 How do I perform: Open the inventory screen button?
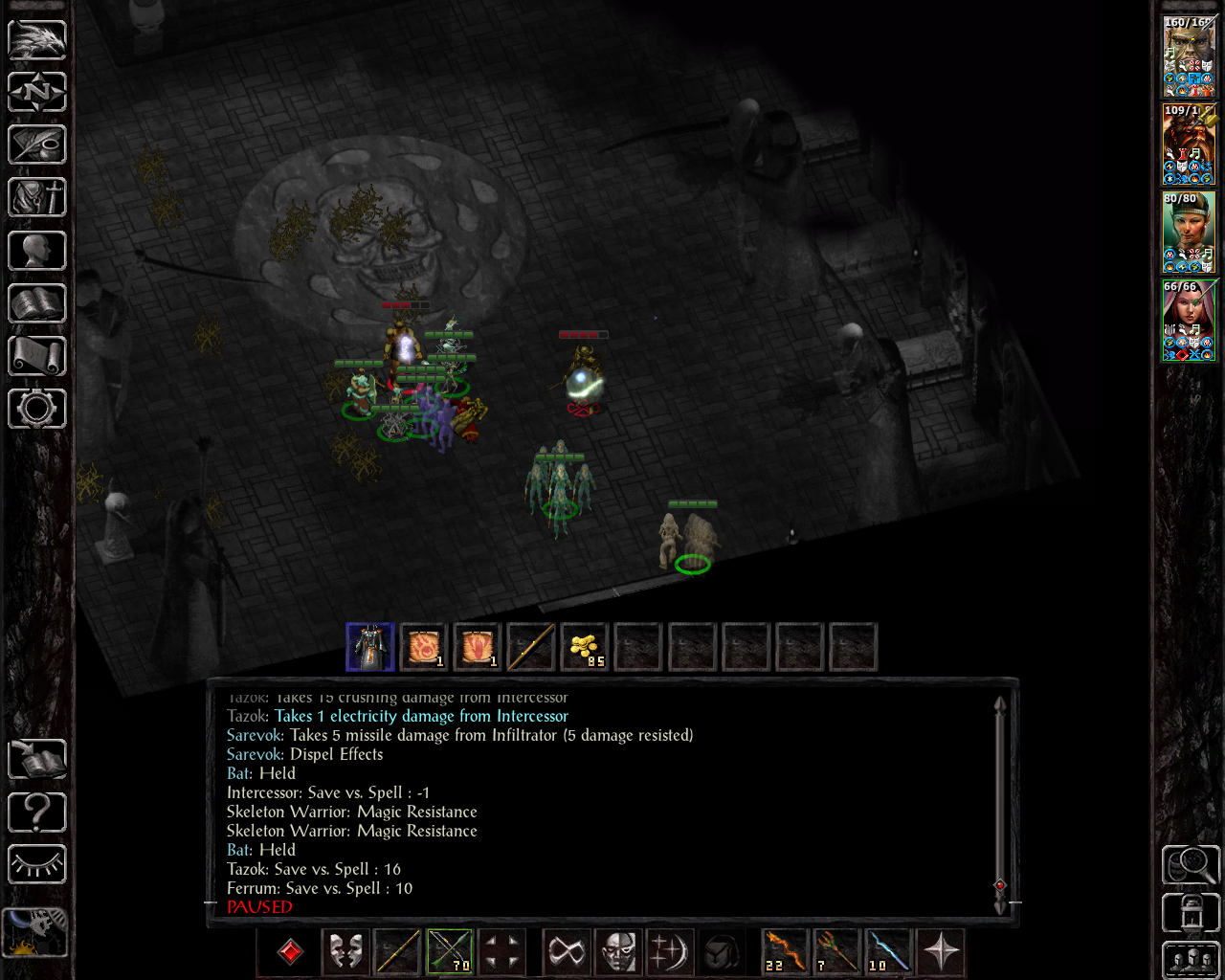coord(36,197)
